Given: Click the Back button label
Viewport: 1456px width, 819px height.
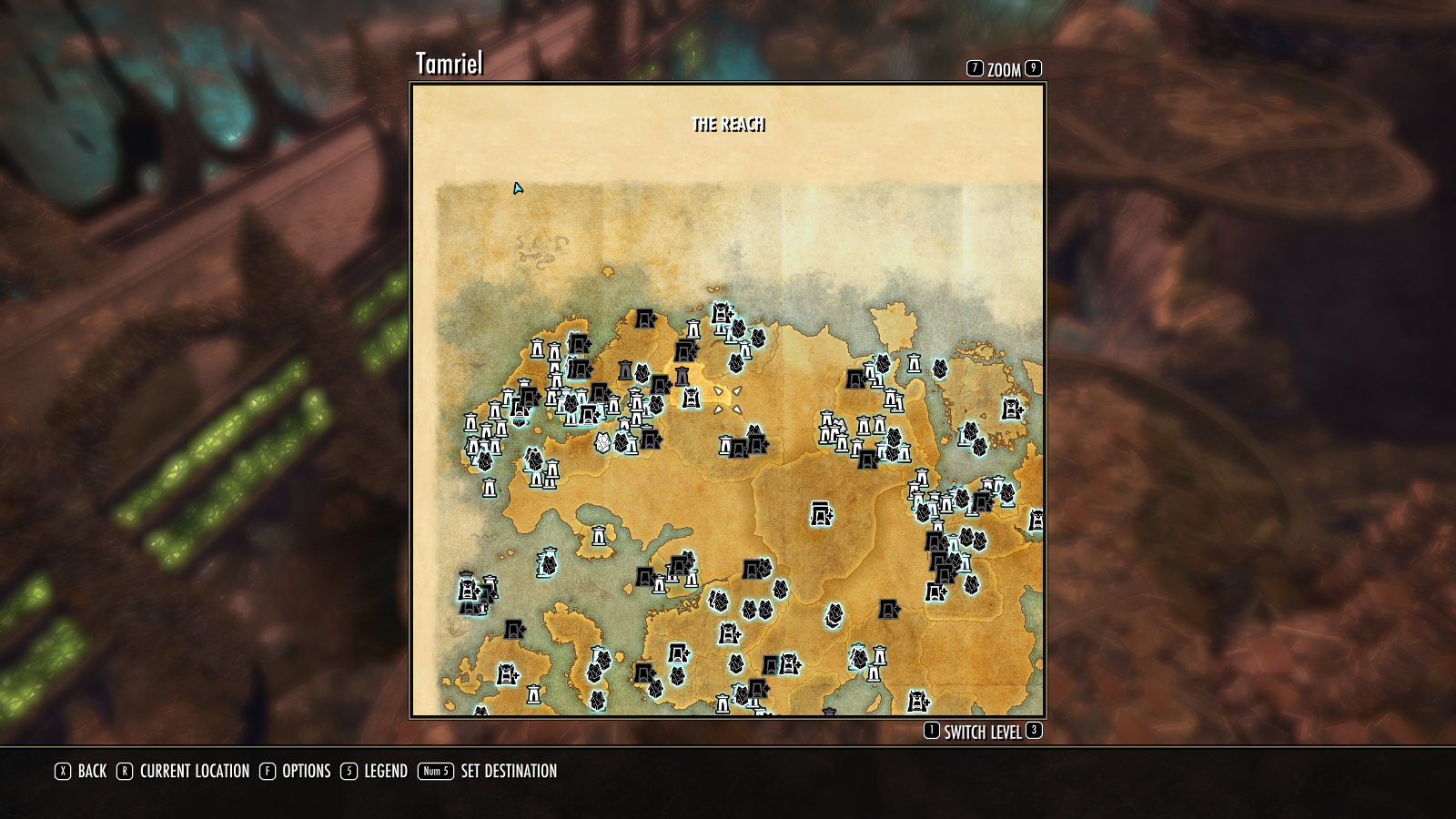Looking at the screenshot, I should point(92,772).
